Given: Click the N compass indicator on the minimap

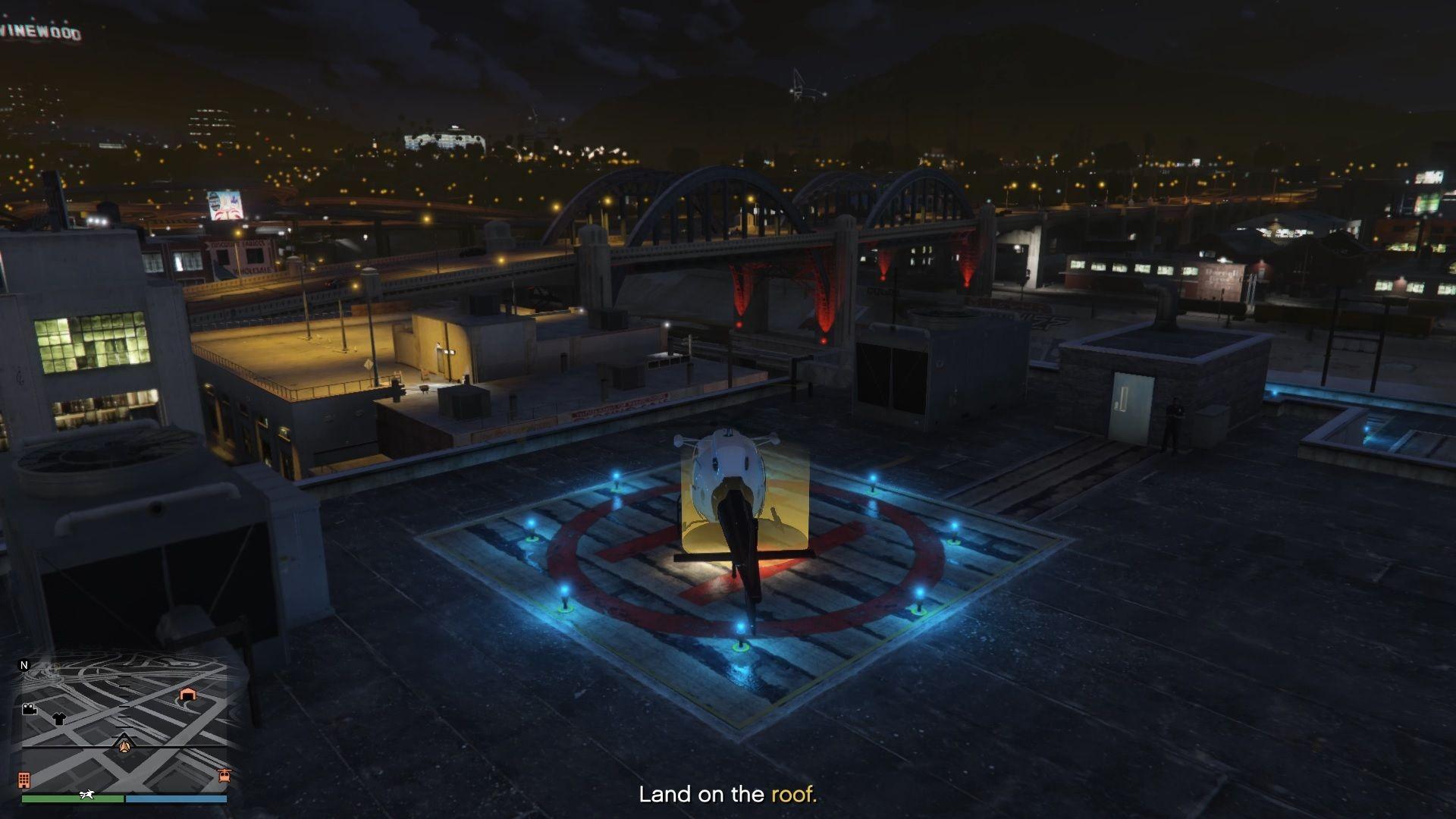Looking at the screenshot, I should tap(24, 665).
